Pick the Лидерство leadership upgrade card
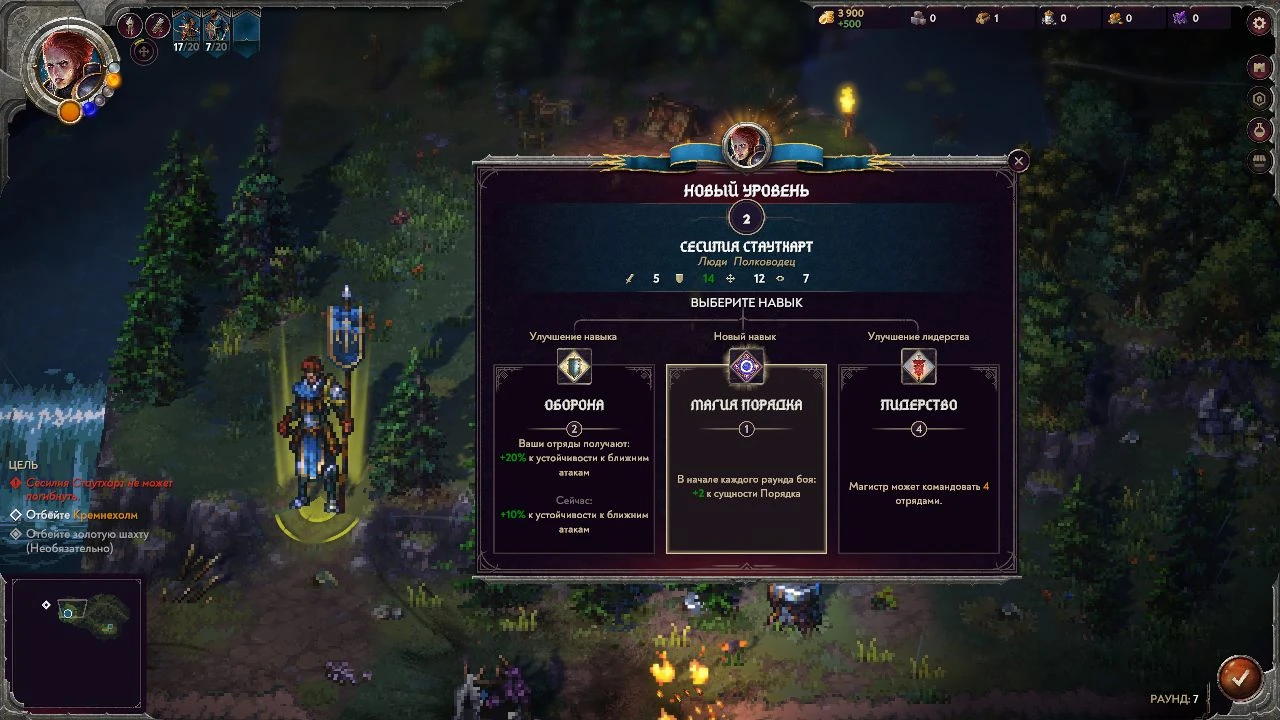The height and width of the screenshot is (720, 1280). pos(918,458)
